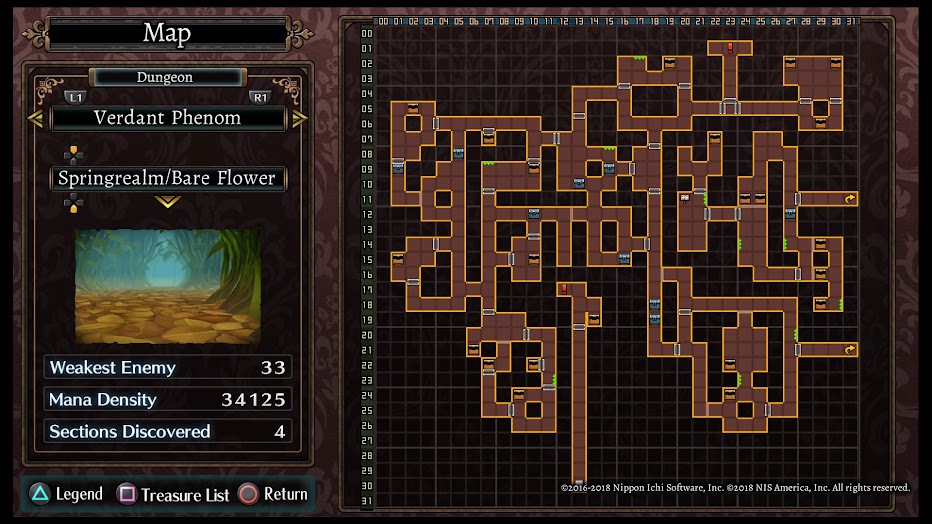Choose the Springrealm/Bare Flower floor selector
The height and width of the screenshot is (524, 932).
pyautogui.click(x=167, y=178)
